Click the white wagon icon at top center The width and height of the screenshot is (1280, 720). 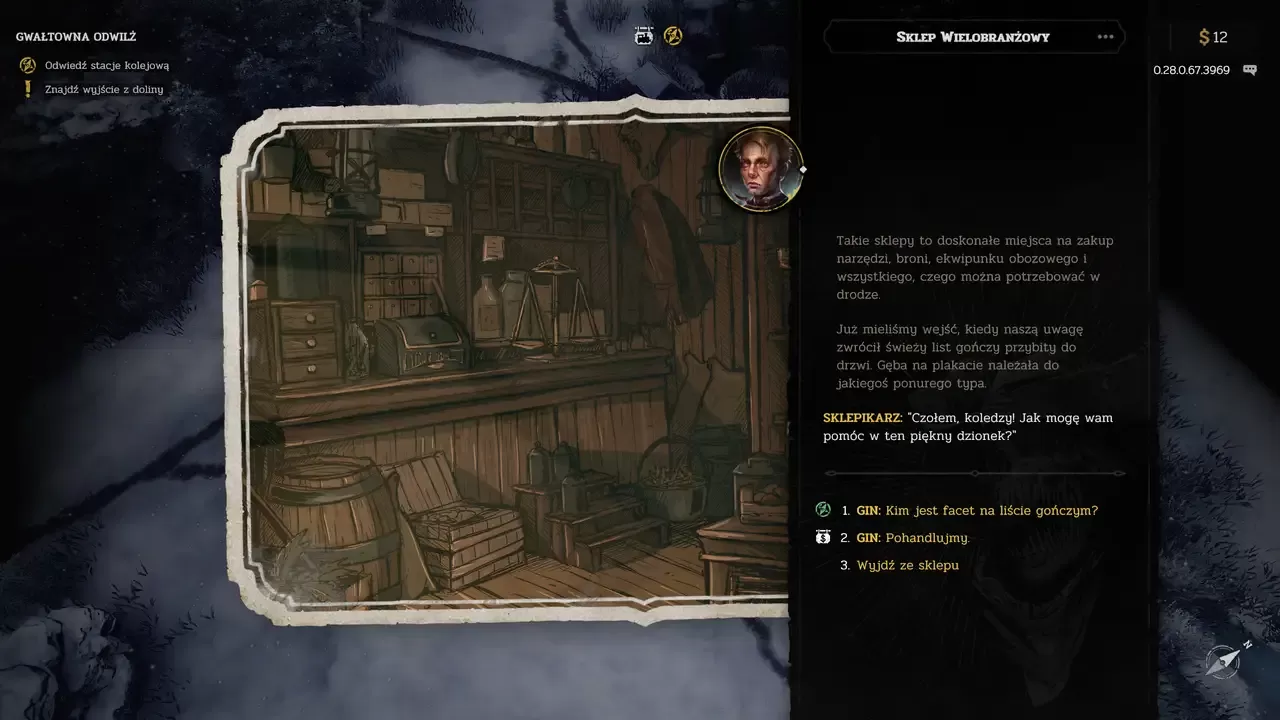[x=645, y=36]
